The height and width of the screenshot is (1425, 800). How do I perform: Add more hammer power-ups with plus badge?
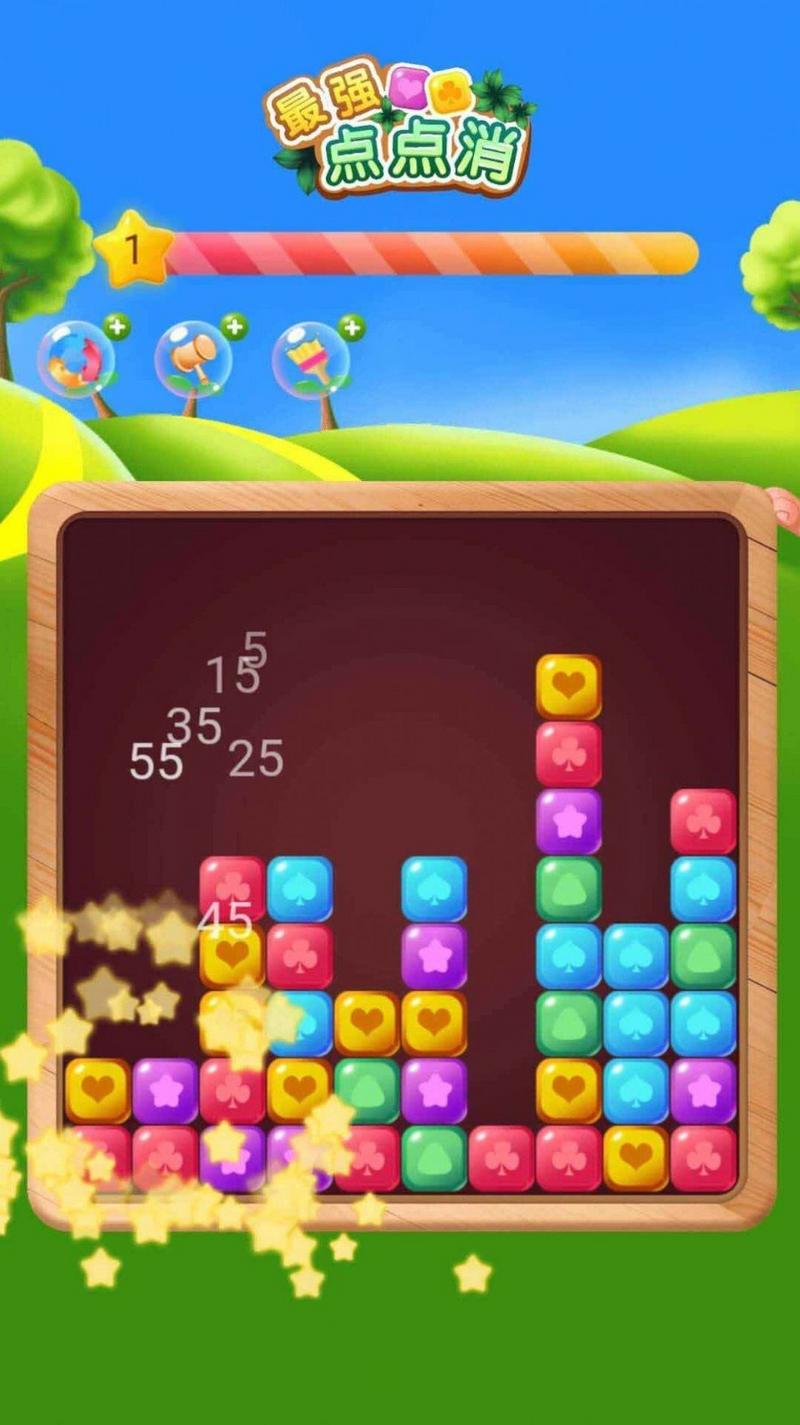(x=234, y=326)
